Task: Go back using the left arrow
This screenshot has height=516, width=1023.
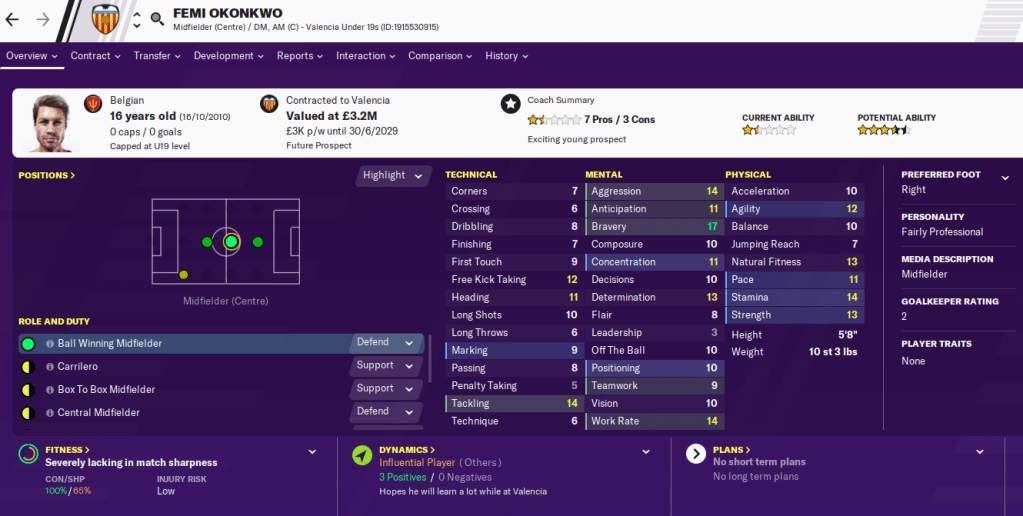Action: [12, 19]
